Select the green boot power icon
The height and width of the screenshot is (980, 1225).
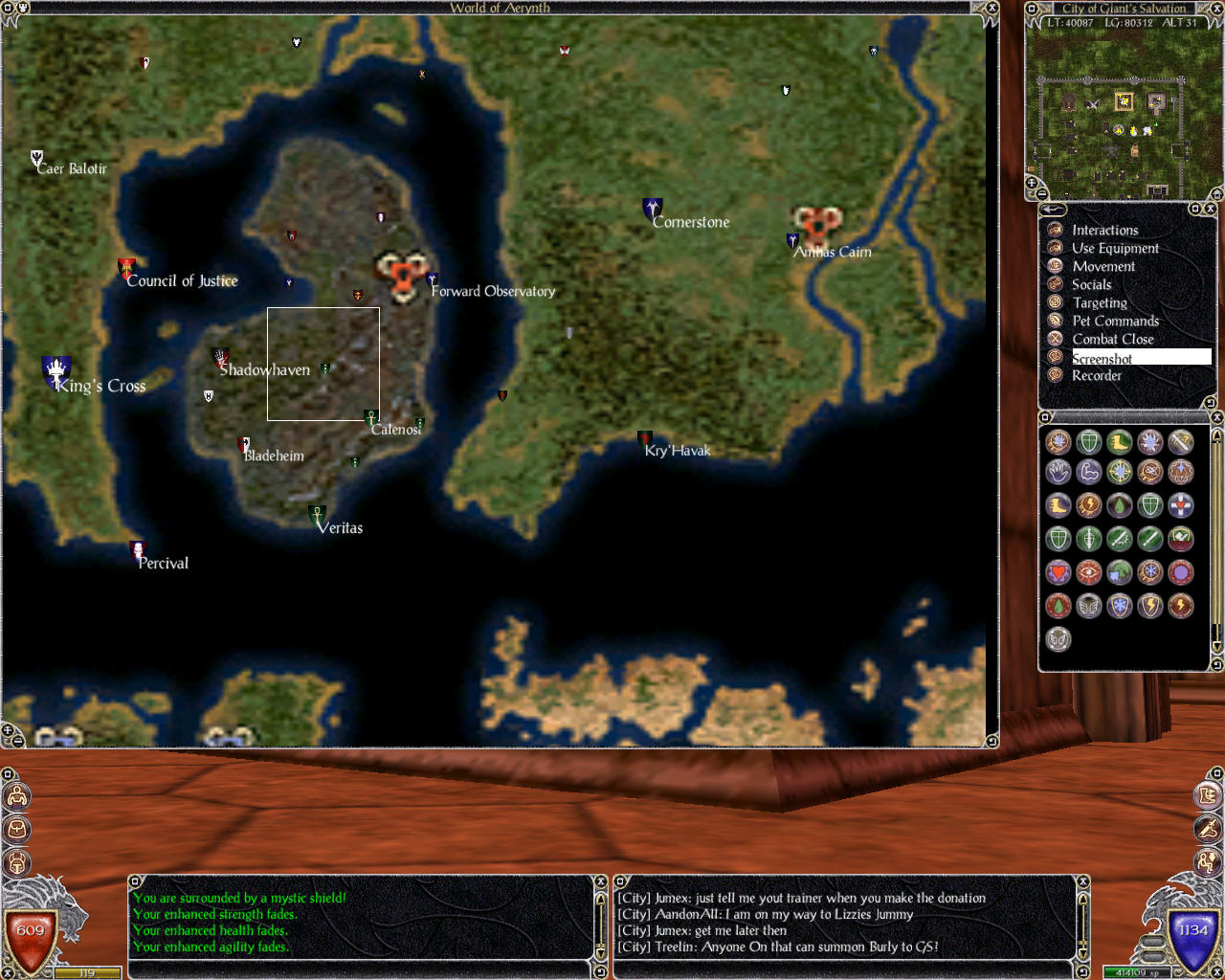[1120, 441]
